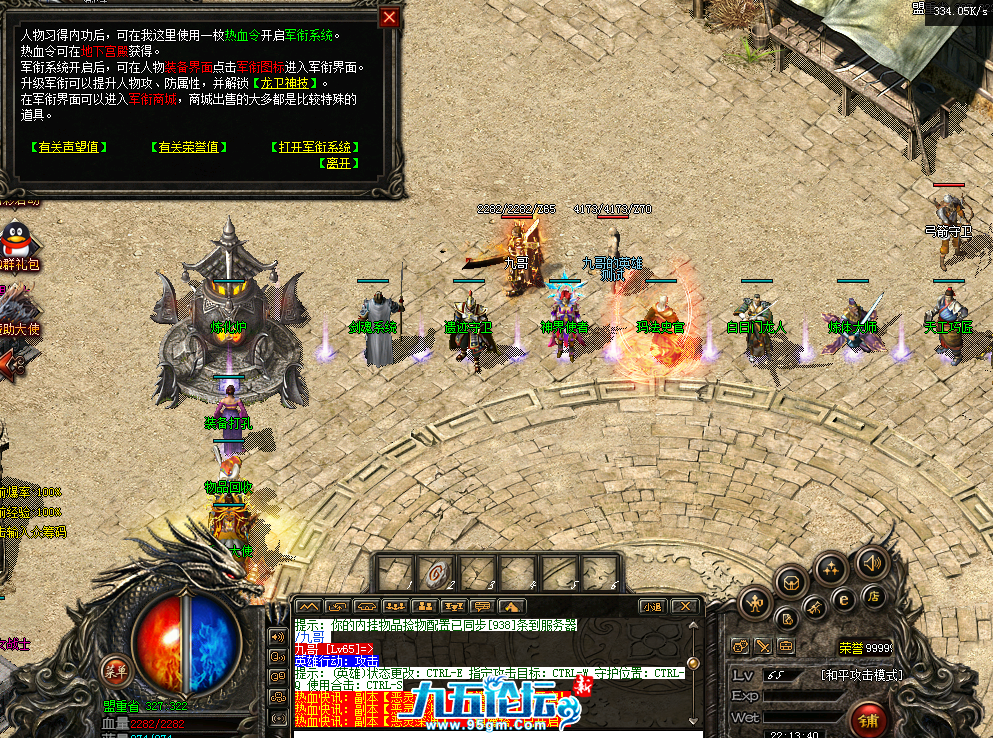Open the shop via the round 店 button
This screenshot has height=738, width=993.
[x=873, y=597]
